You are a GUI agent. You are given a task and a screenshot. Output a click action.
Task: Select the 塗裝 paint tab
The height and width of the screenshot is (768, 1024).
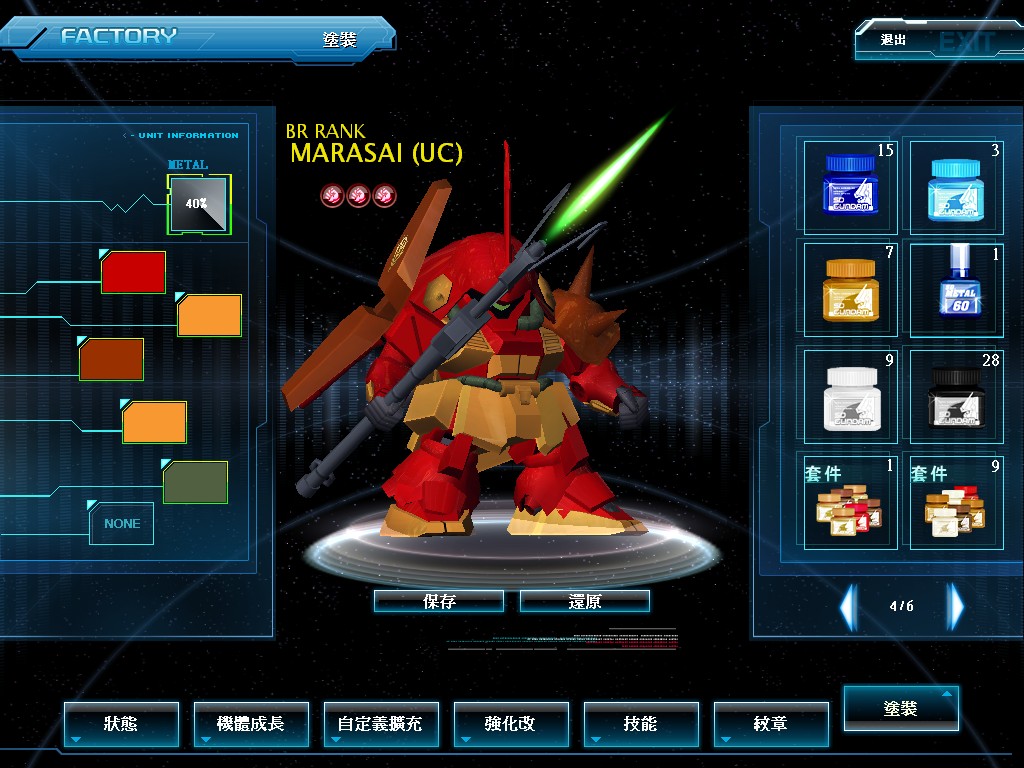(901, 708)
